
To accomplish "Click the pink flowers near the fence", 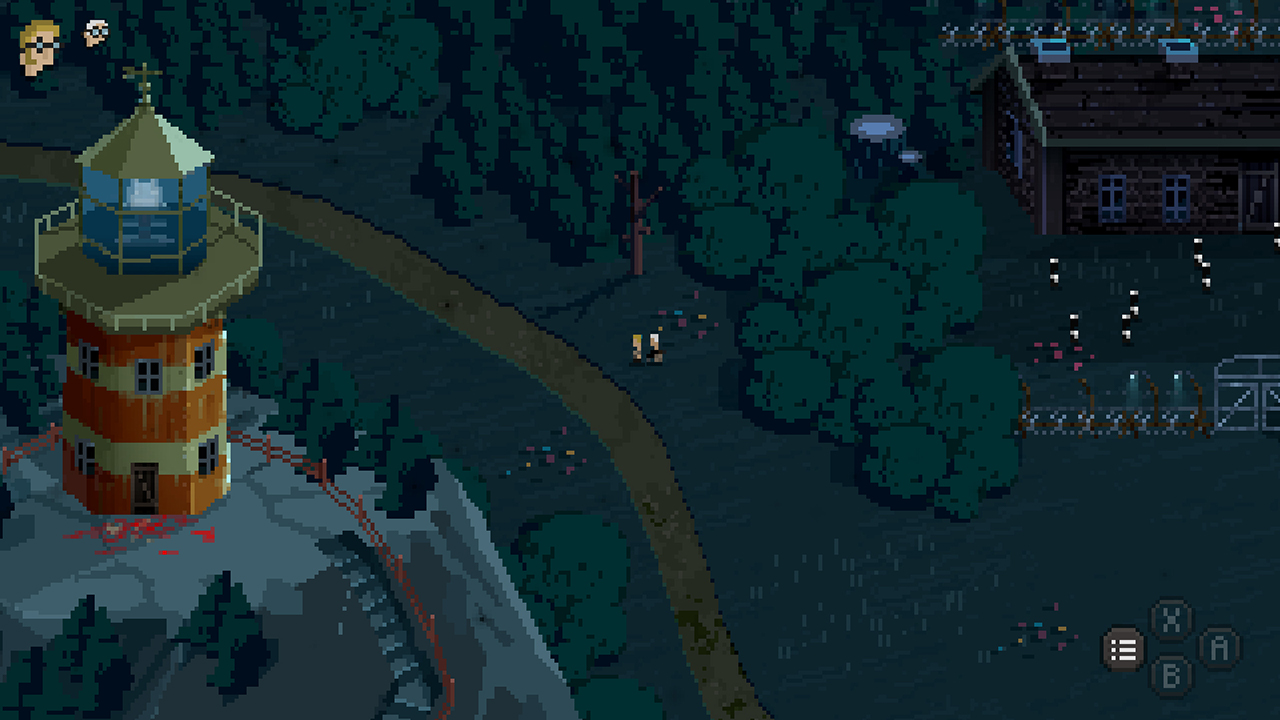I will (1057, 354).
